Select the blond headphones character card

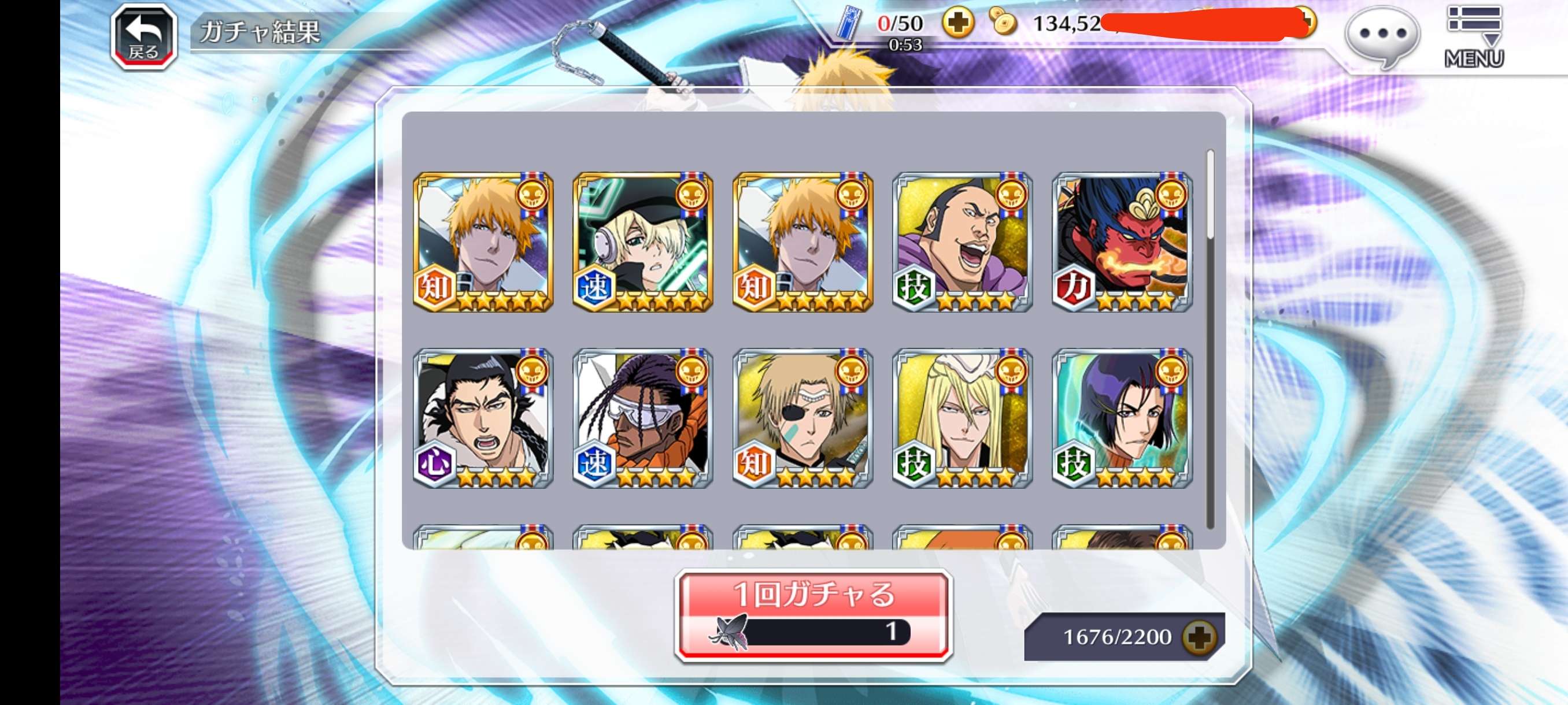click(x=643, y=242)
